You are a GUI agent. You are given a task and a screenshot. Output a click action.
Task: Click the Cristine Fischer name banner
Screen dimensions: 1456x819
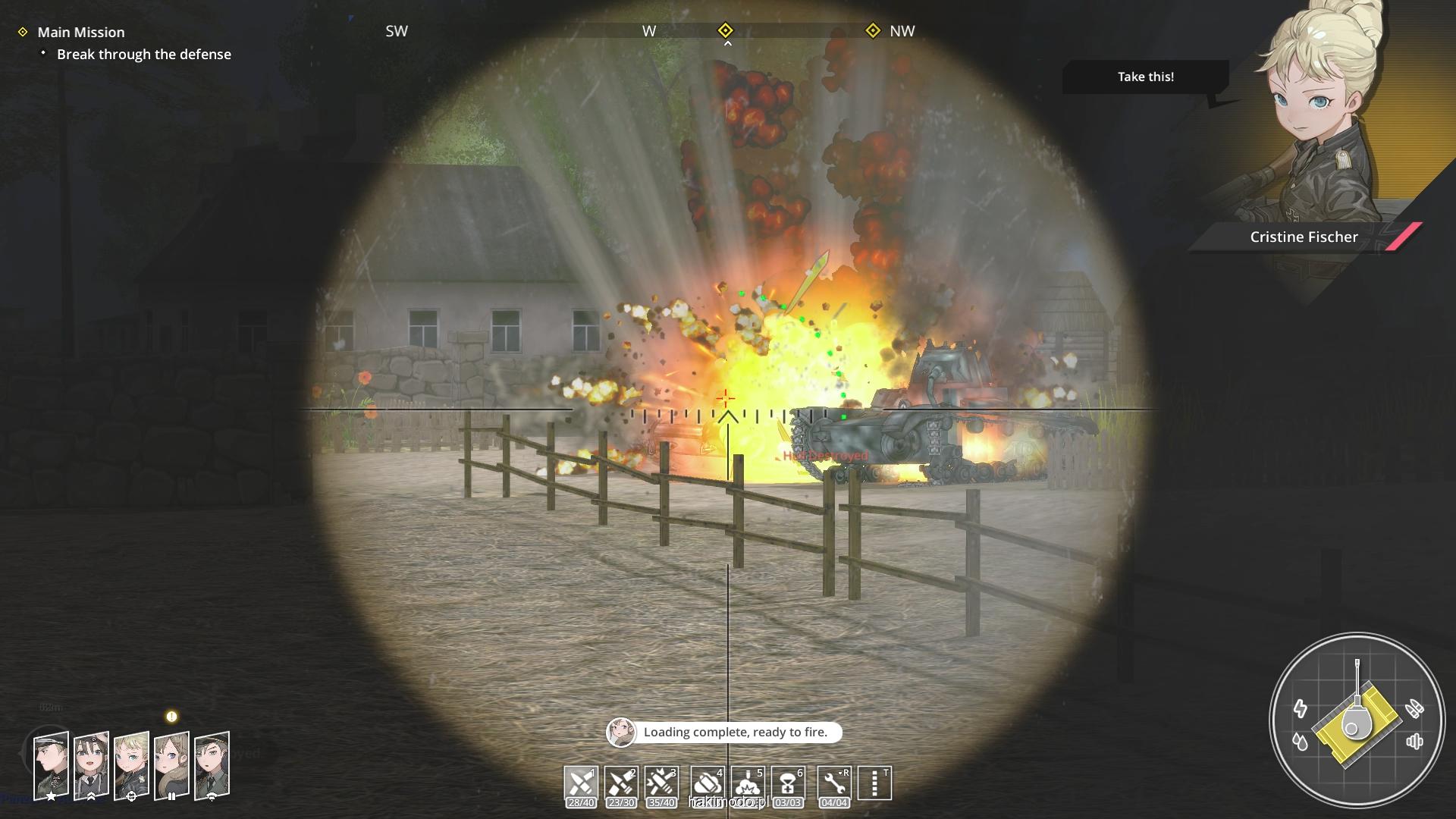coord(1304,237)
